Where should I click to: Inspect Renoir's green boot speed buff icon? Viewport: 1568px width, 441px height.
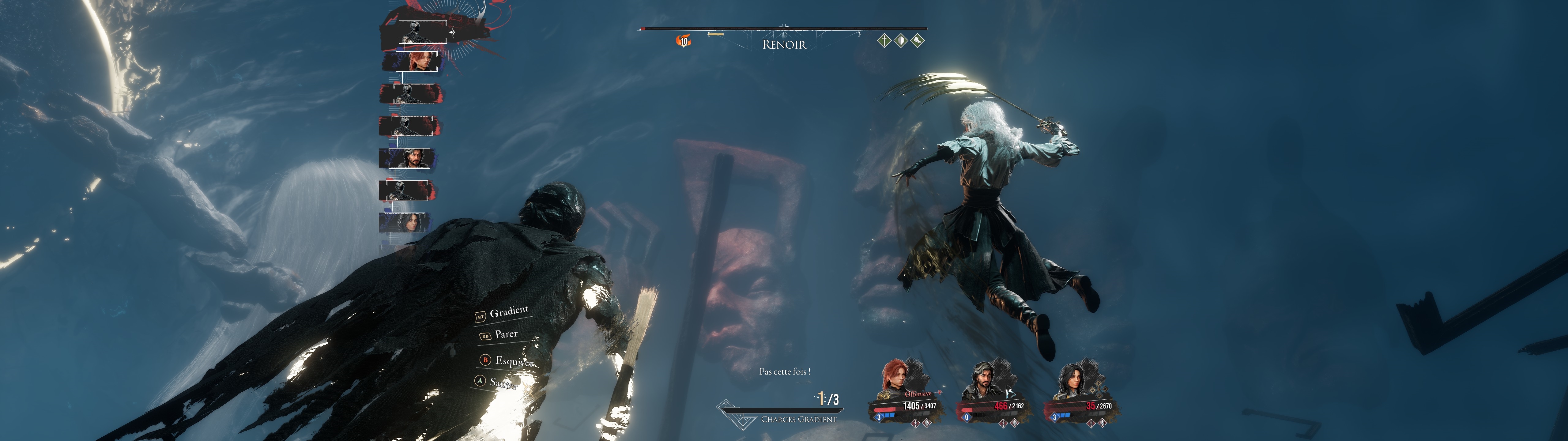(x=917, y=41)
